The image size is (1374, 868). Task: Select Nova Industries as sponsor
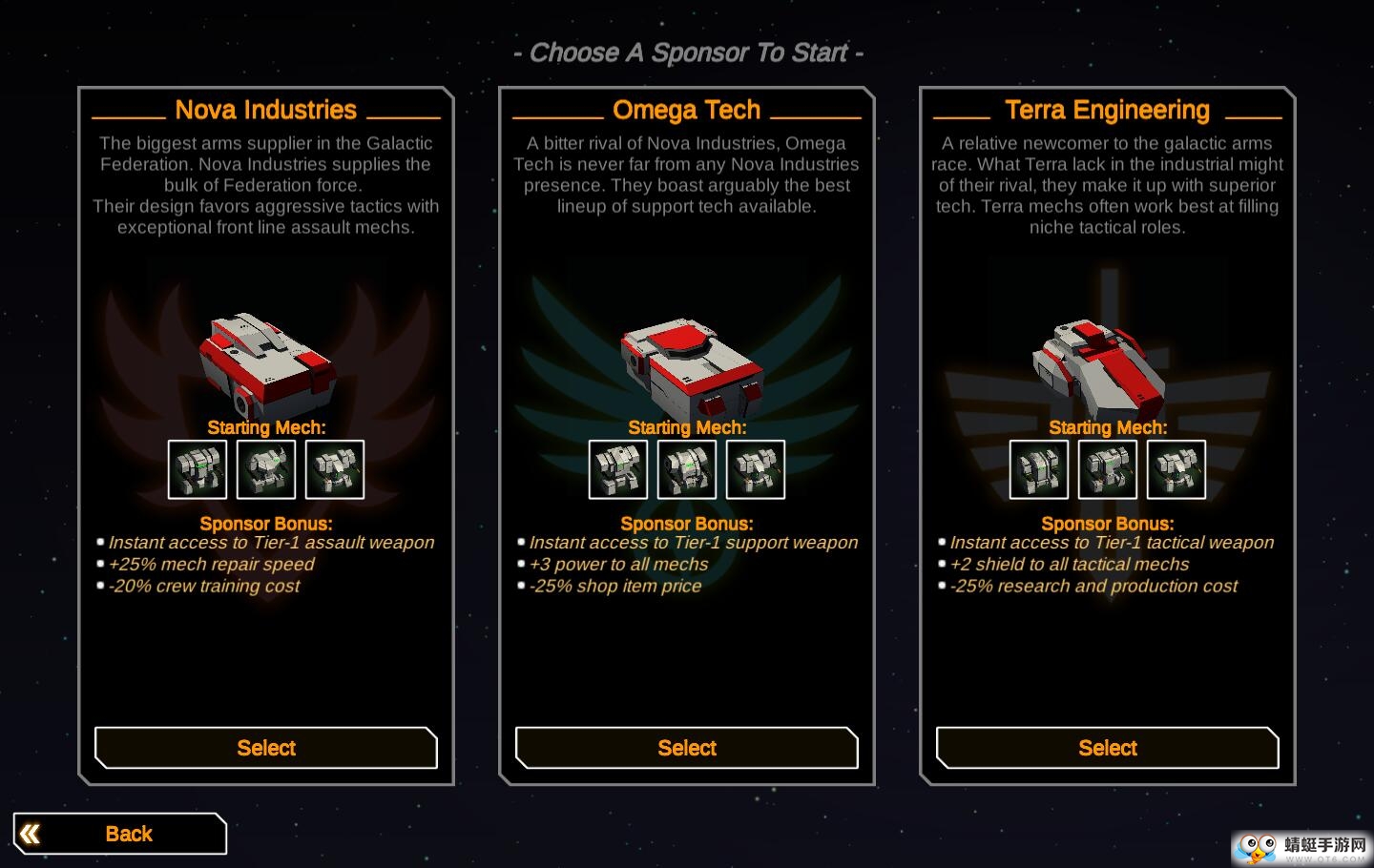[265, 748]
